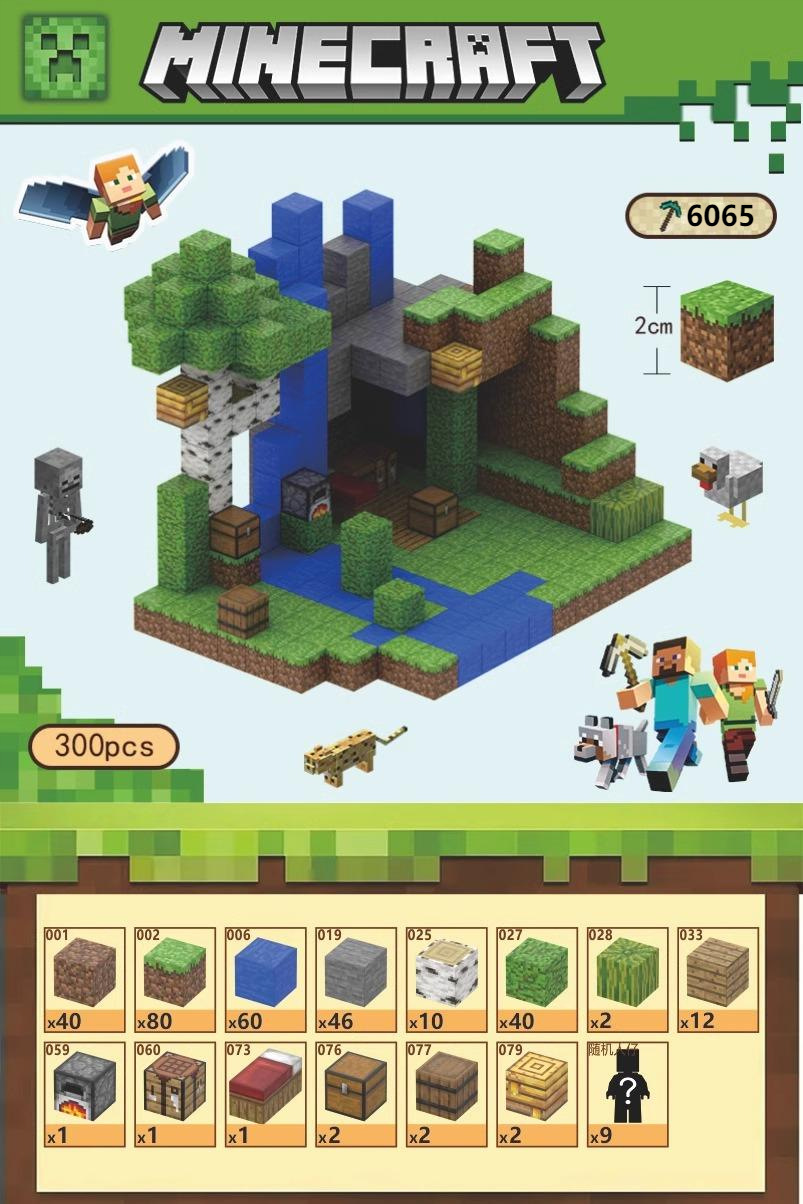This screenshot has width=803, height=1204.
Task: Select the gray stone block slot
Action: point(356,979)
